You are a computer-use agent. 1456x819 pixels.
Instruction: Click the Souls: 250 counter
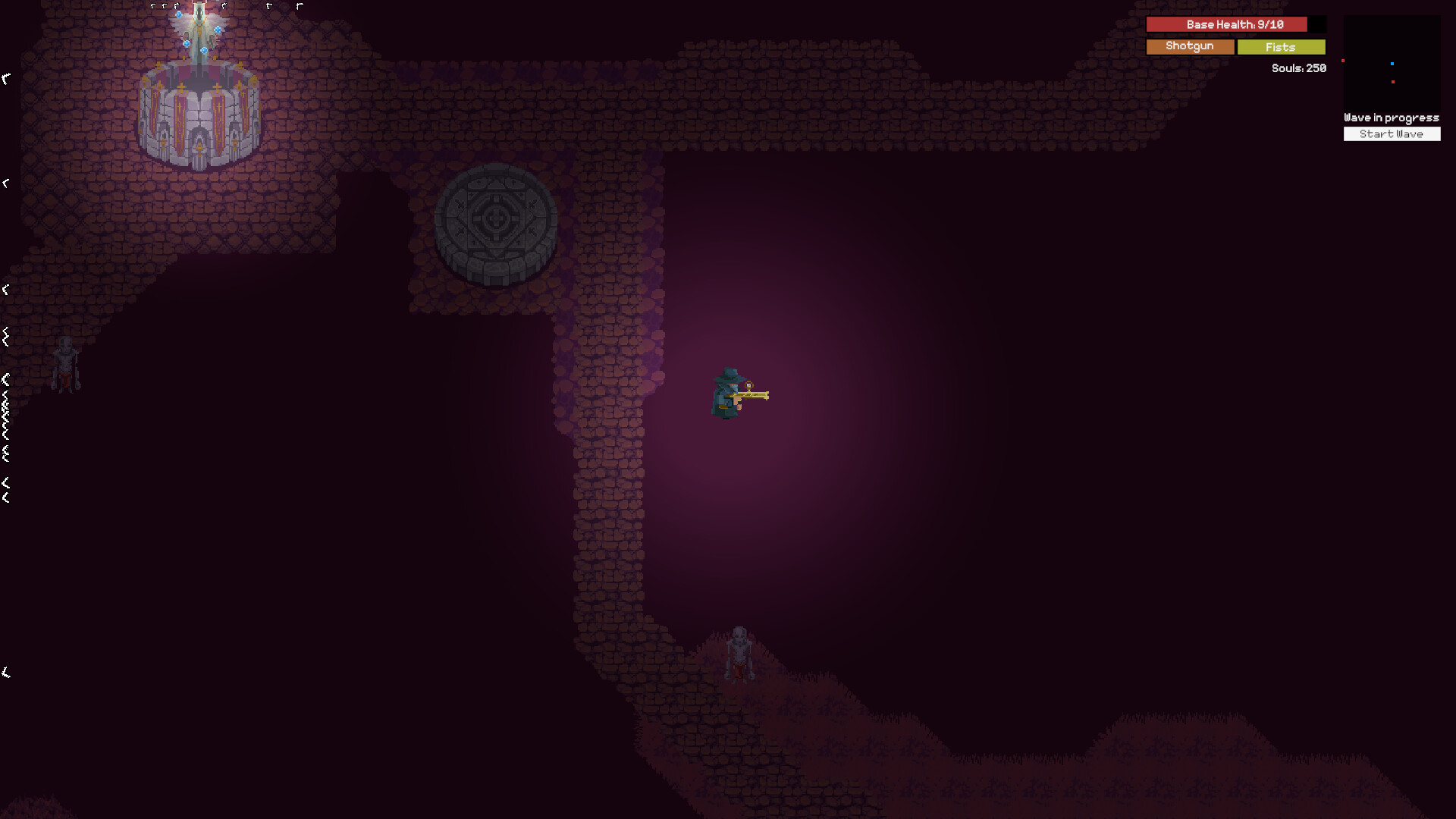(1297, 68)
